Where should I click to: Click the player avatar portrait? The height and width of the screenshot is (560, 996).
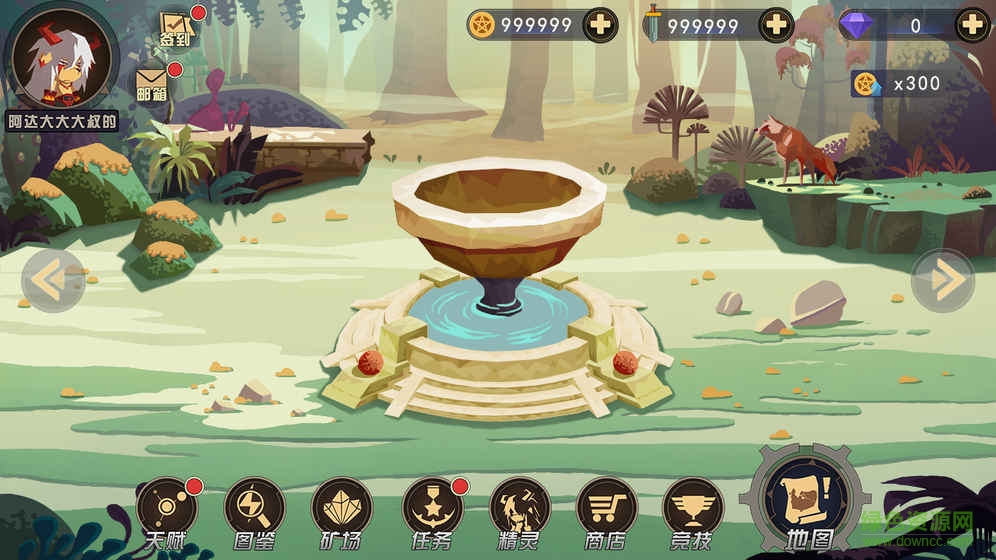pyautogui.click(x=59, y=56)
